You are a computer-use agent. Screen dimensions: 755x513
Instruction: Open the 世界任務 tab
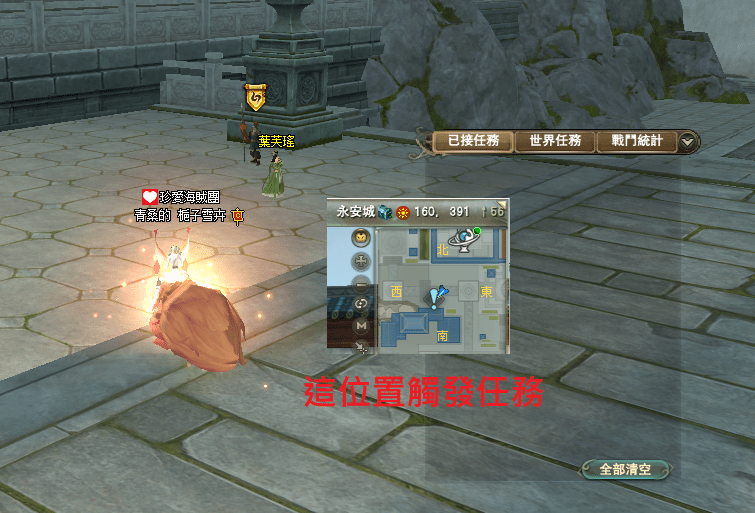pyautogui.click(x=555, y=141)
